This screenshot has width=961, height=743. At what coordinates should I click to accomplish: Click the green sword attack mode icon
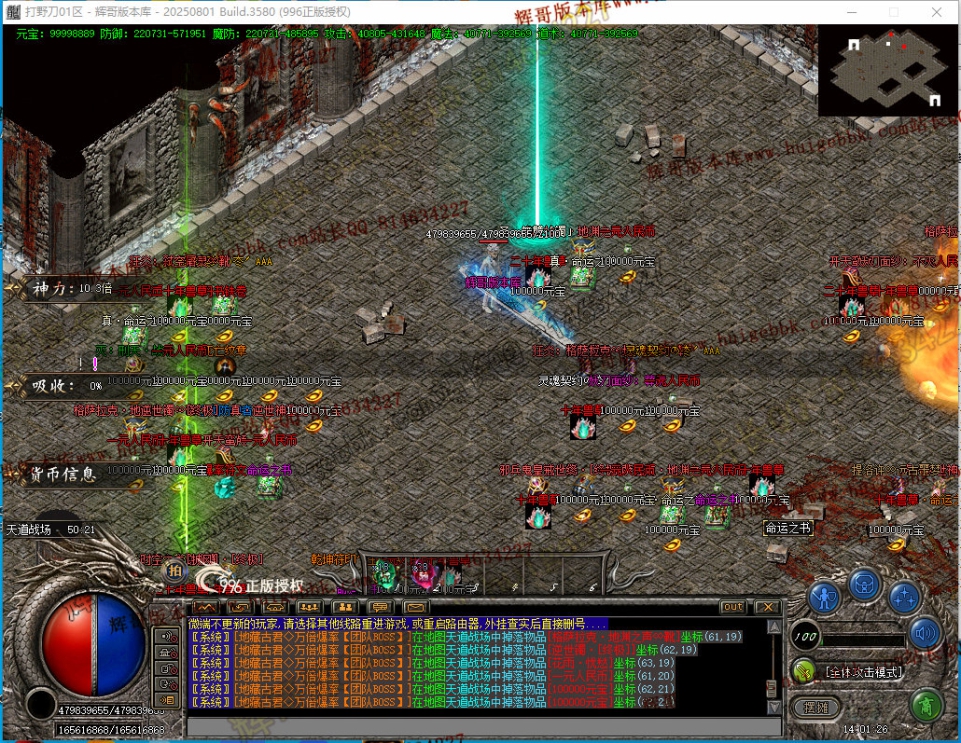[x=803, y=671]
